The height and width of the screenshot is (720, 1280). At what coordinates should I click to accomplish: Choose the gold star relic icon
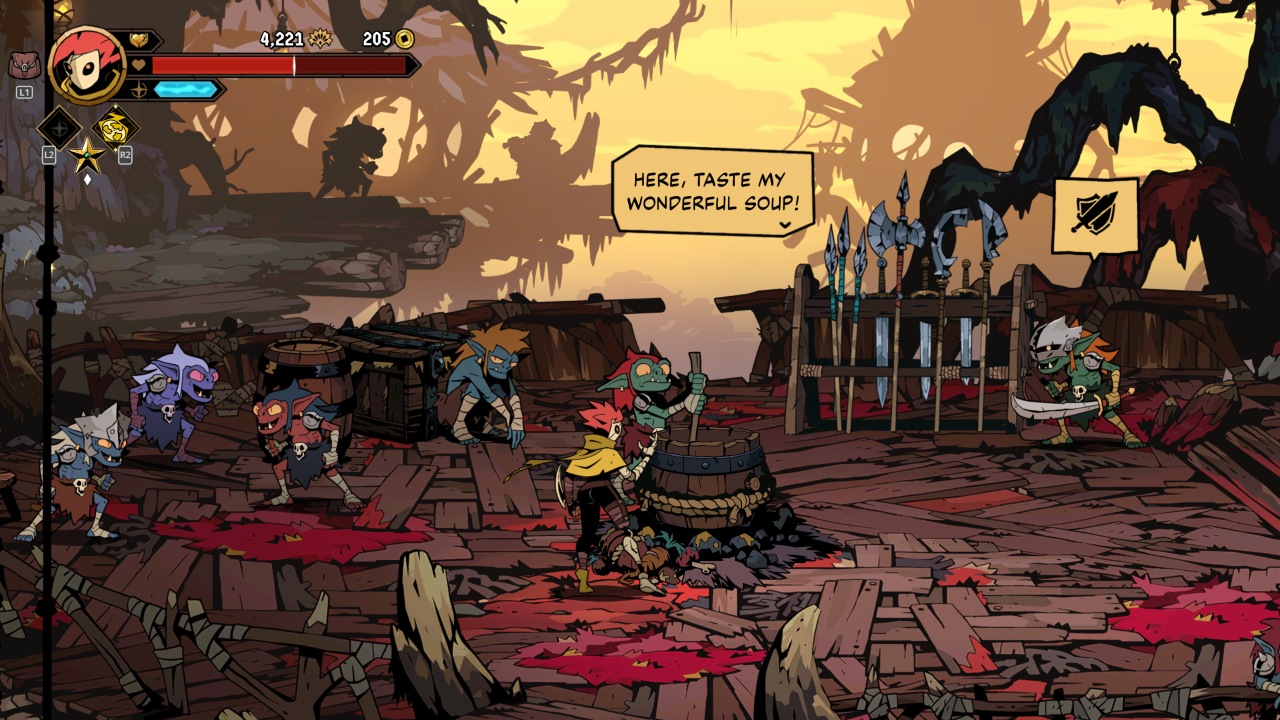pos(87,155)
